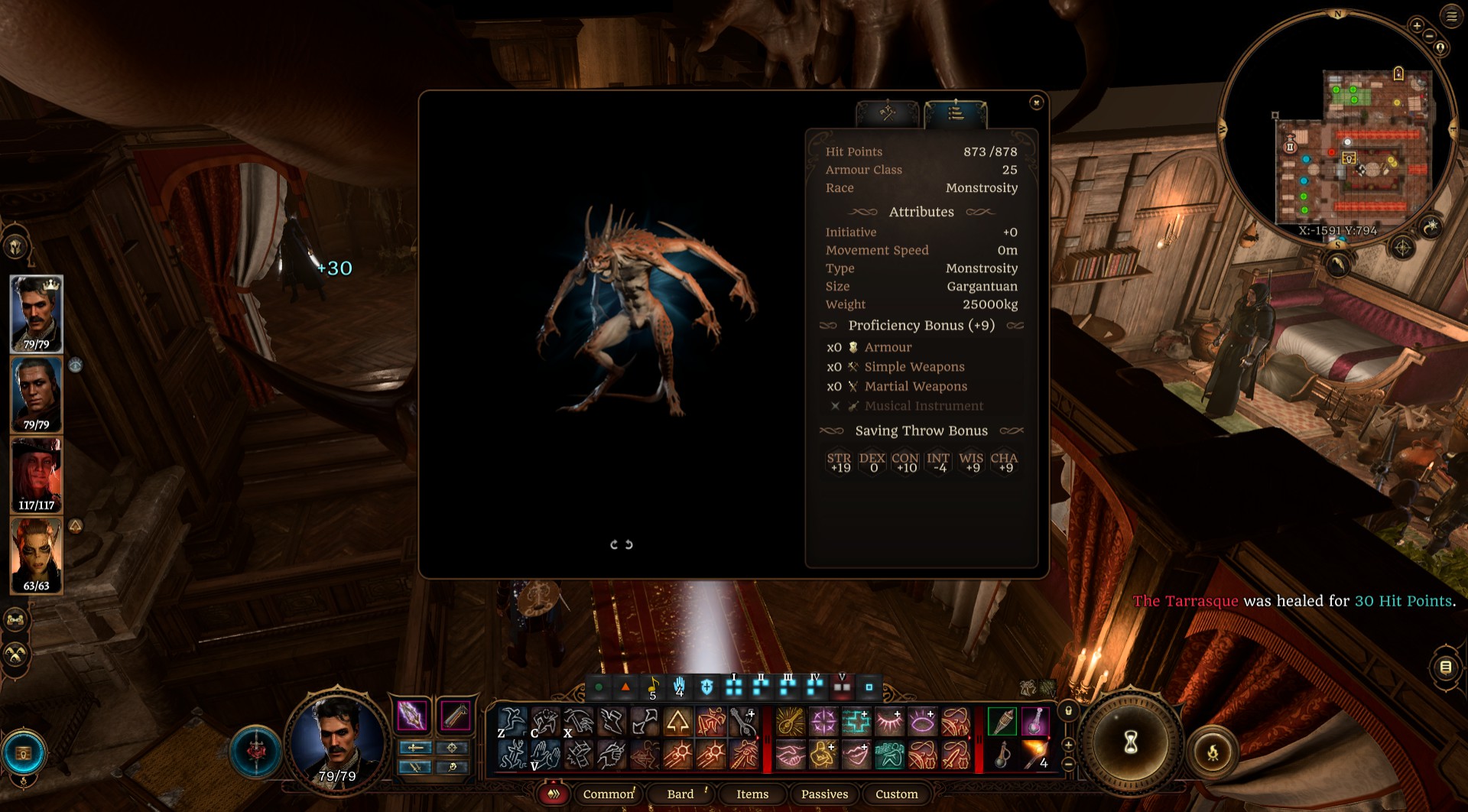Toggle the hotbar lock padlock icon
This screenshot has height=812, width=1468.
coord(1069,711)
